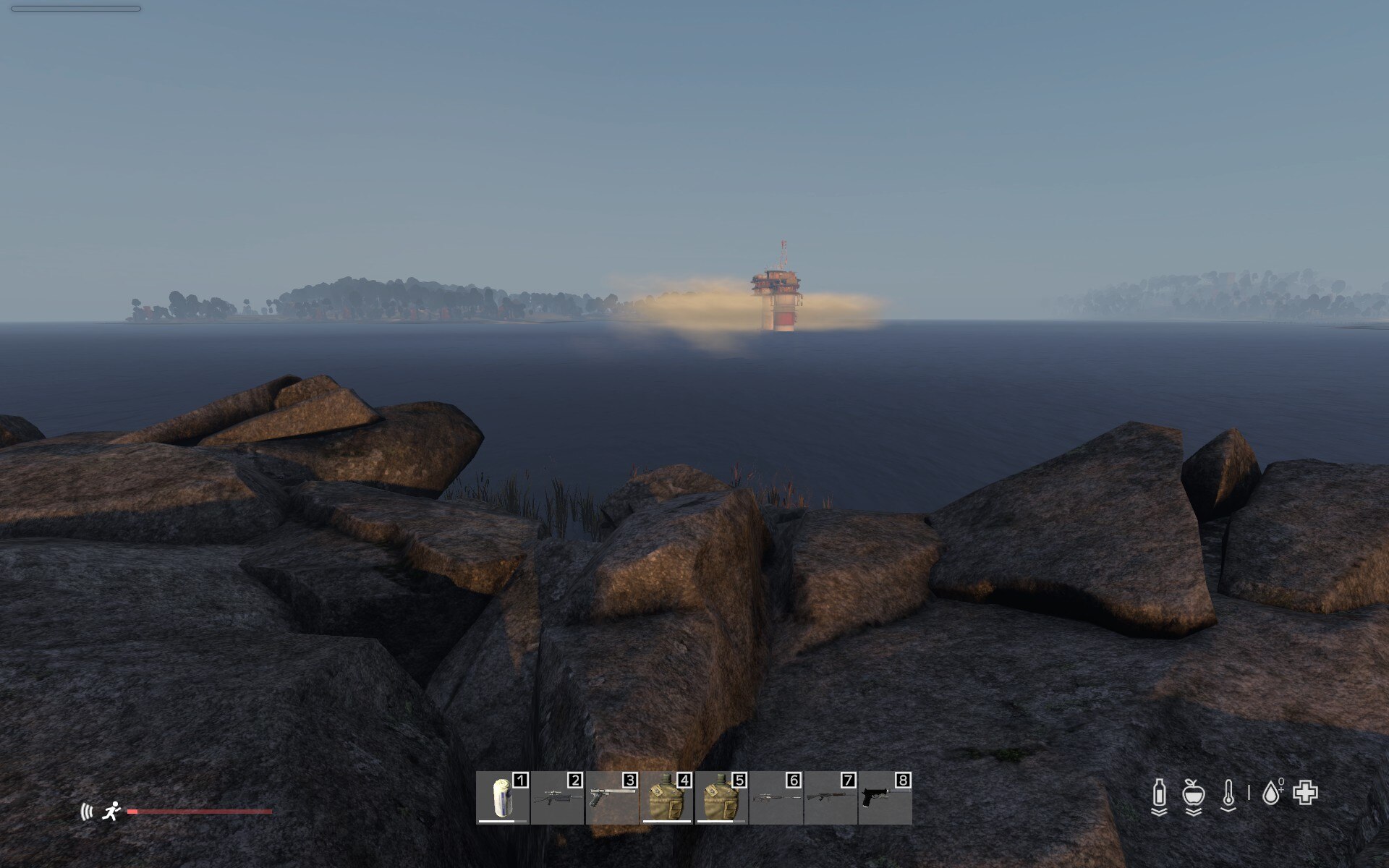Viewport: 1389px width, 868px height.
Task: Select the bandage roll in hotbar slot 1
Action: [x=503, y=798]
